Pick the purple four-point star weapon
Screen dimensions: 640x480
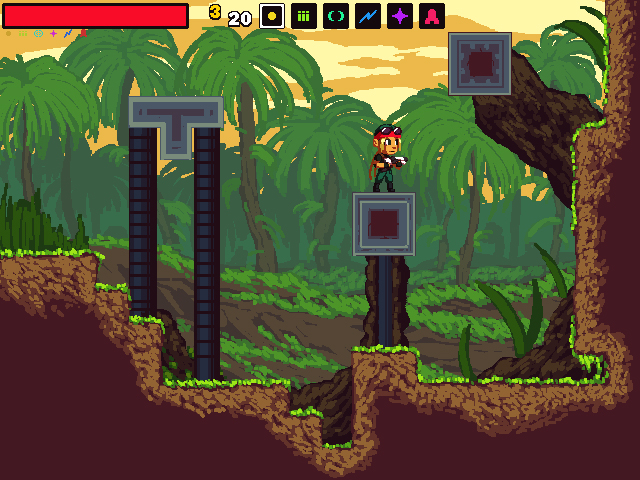coord(400,16)
